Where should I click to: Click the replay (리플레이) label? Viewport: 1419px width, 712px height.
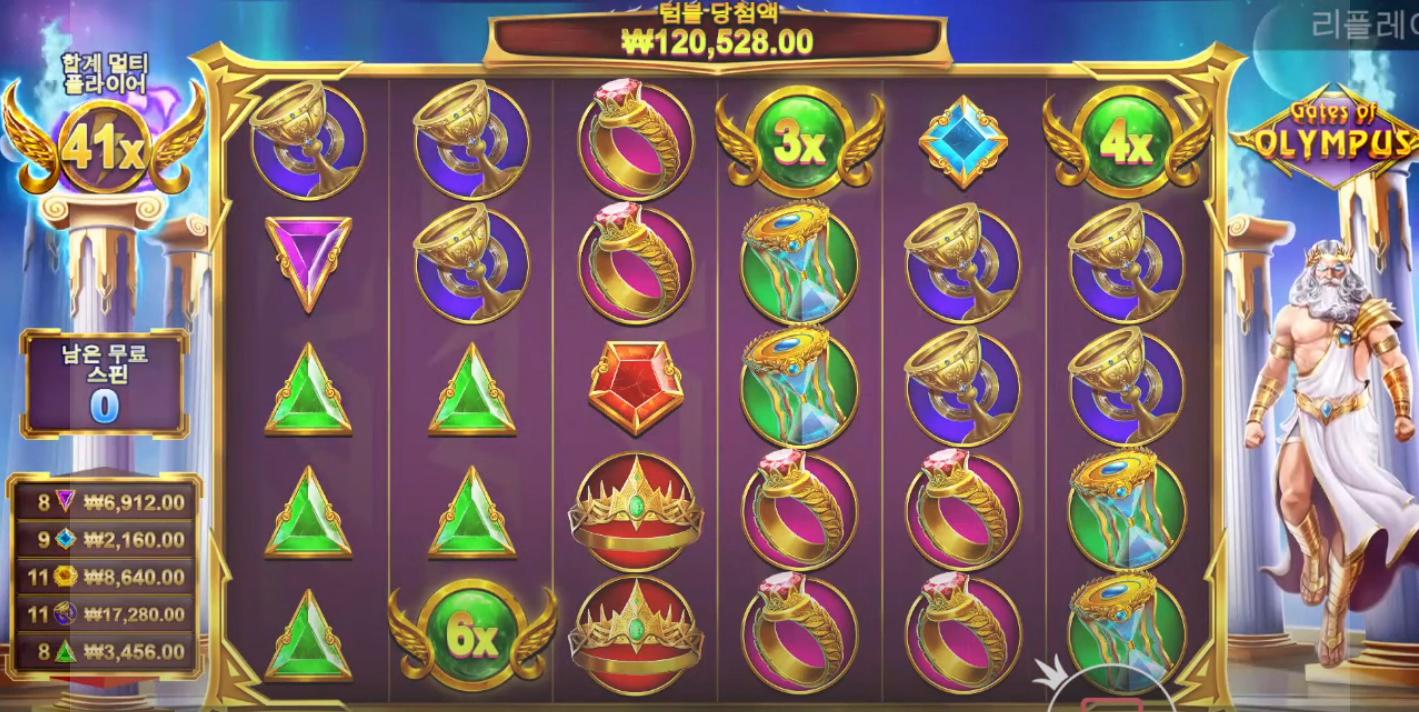pos(1362,26)
